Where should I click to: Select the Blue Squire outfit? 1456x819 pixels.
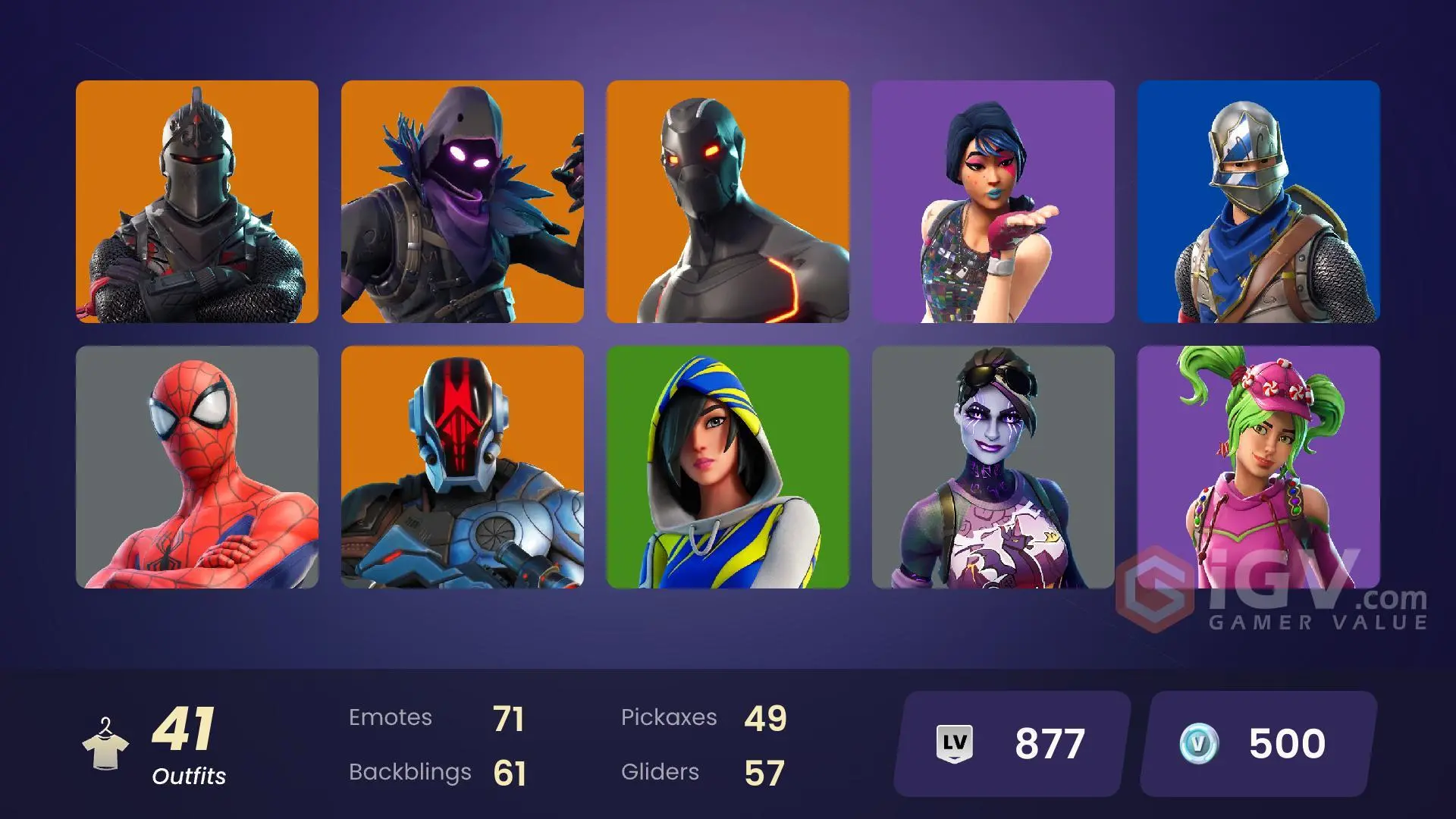pyautogui.click(x=1257, y=201)
